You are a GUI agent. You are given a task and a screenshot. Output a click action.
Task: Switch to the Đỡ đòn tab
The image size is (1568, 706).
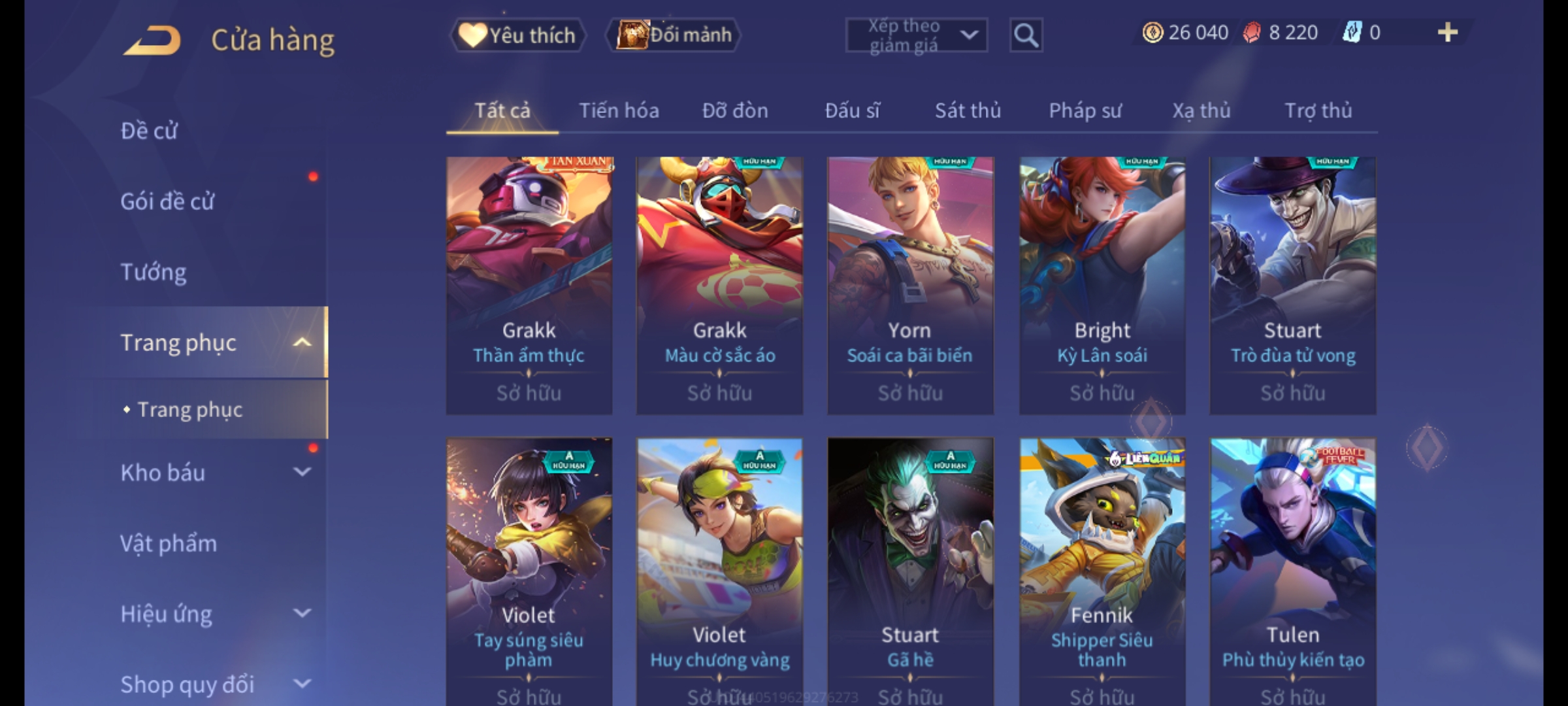(735, 110)
